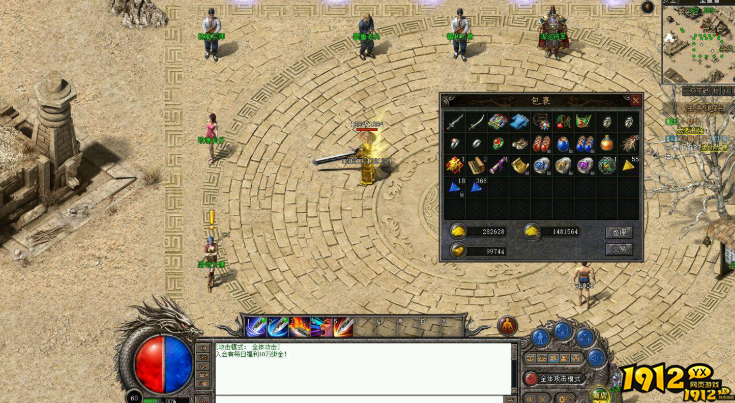This screenshot has height=403, width=735.
Task: Open the orange character figure button
Action: 508,326
